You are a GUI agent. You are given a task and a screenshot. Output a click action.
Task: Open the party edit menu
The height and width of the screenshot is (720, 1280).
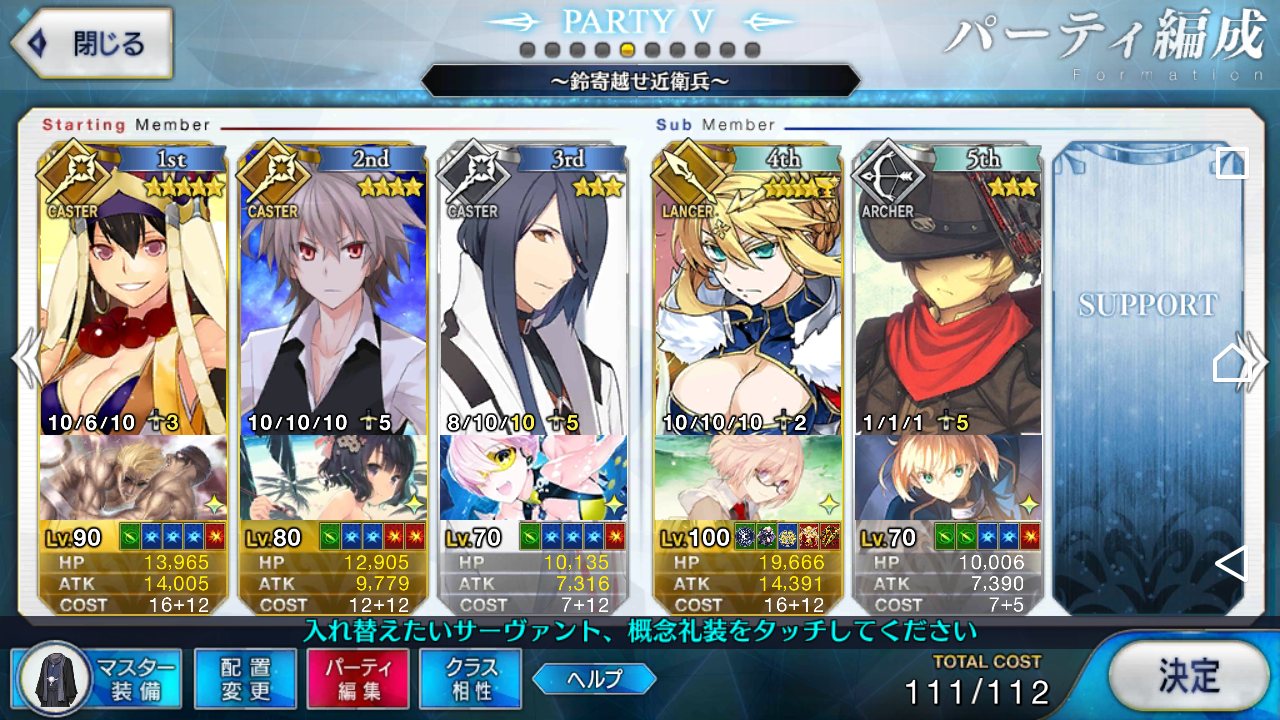[358, 679]
